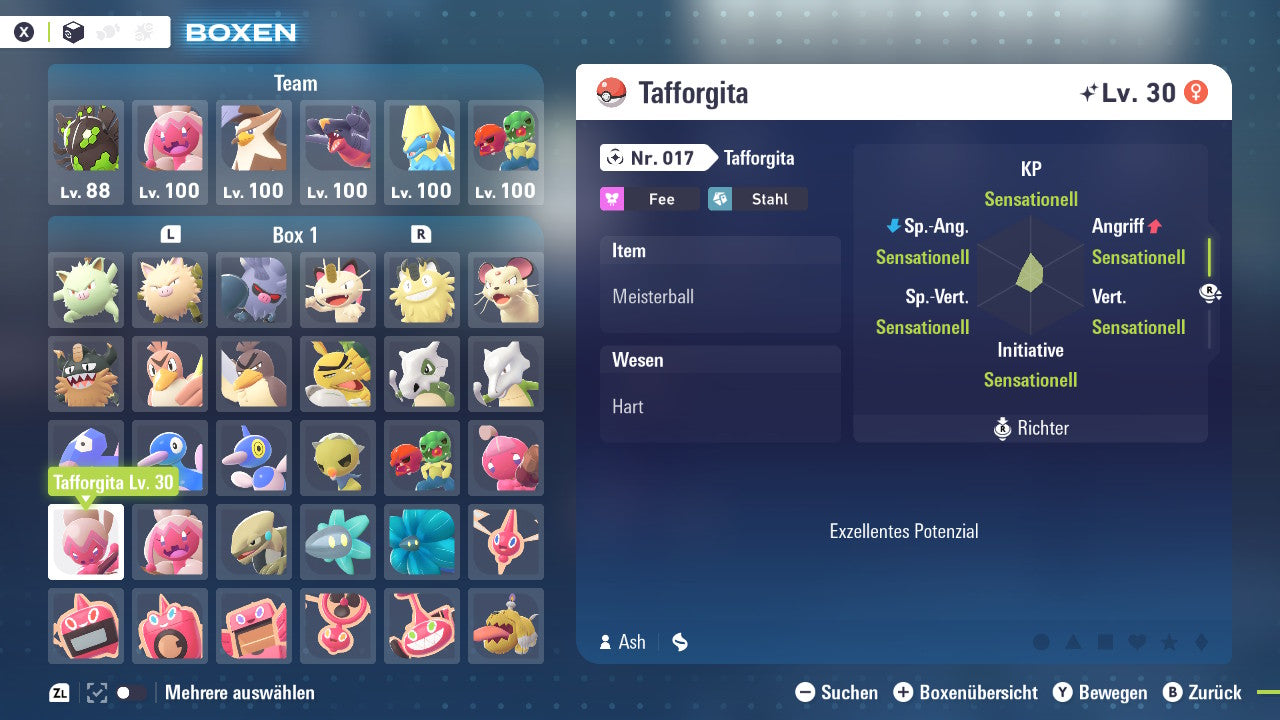Click the Poké Ball icon beside Tafforgita's name

pyautogui.click(x=608, y=93)
